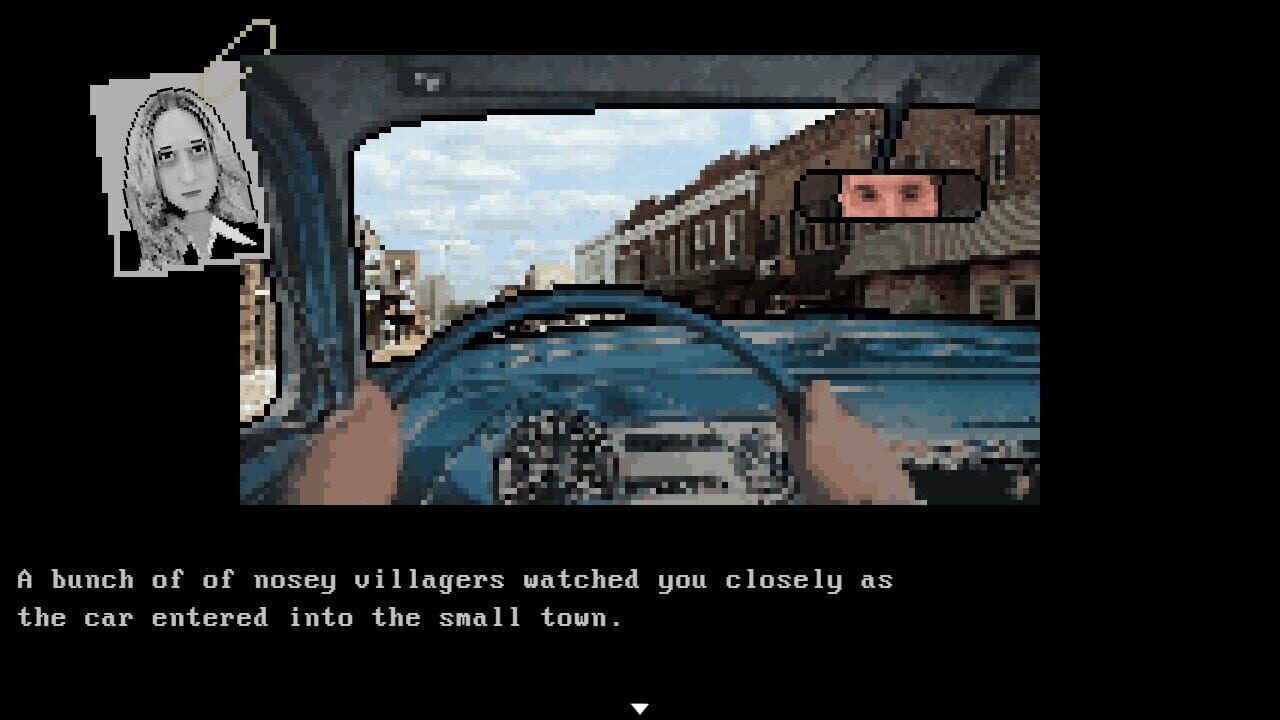
Task: Select the rearview mirror showing the eyes
Action: pyautogui.click(x=890, y=195)
